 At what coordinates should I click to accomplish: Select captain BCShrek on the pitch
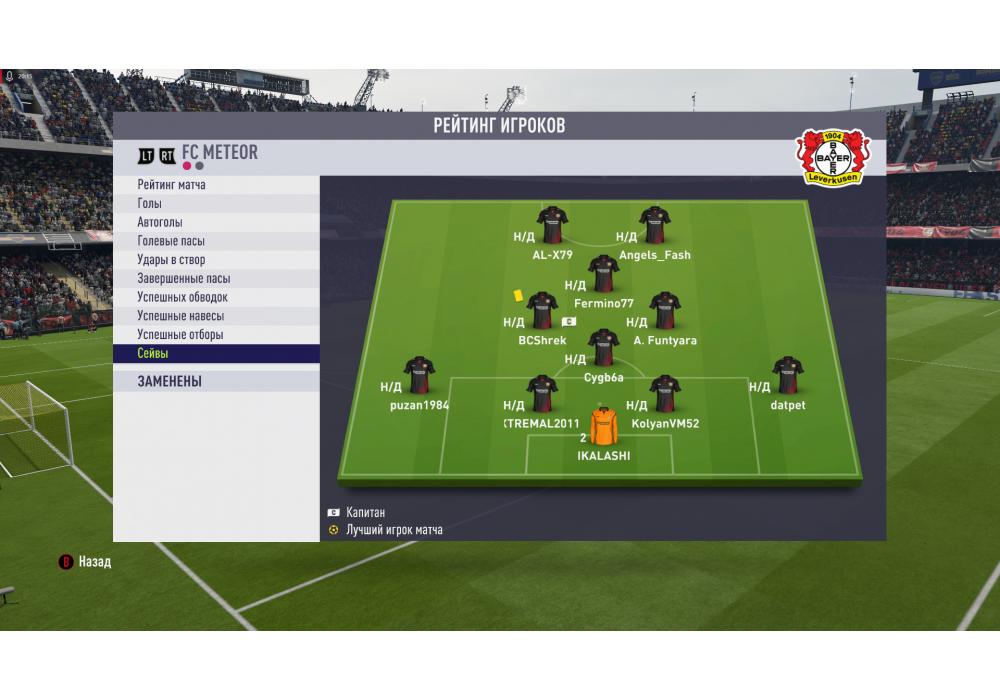point(542,311)
